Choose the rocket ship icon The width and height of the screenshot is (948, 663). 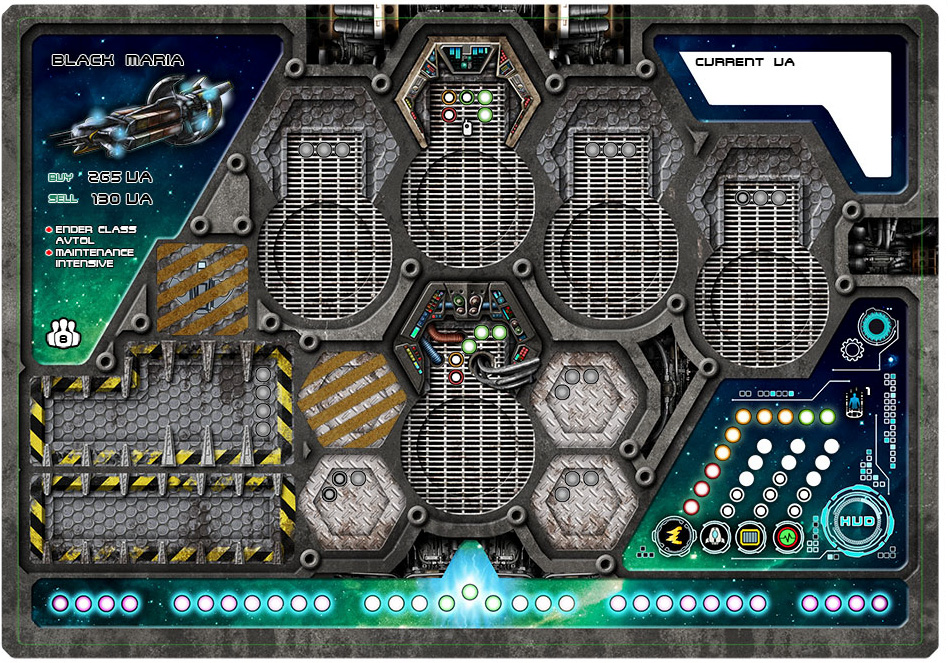coord(714,537)
